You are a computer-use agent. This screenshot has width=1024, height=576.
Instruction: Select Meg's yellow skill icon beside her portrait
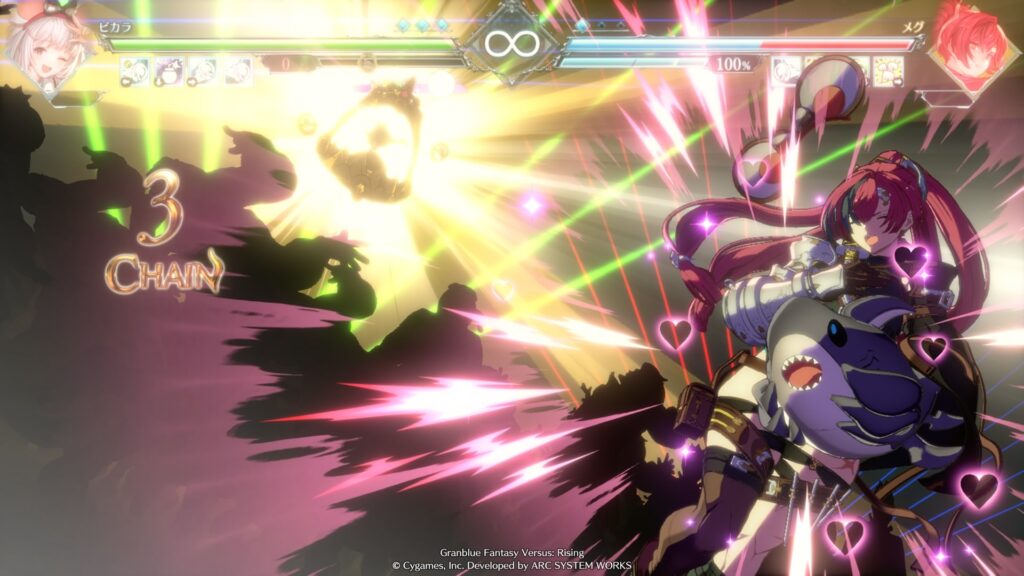coord(888,69)
